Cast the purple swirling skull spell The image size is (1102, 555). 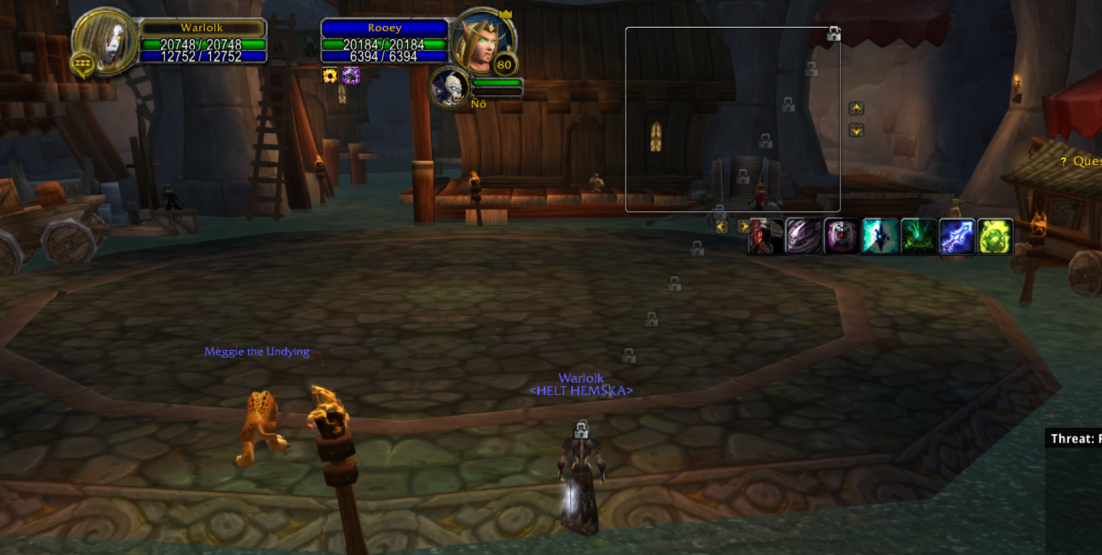click(x=803, y=237)
